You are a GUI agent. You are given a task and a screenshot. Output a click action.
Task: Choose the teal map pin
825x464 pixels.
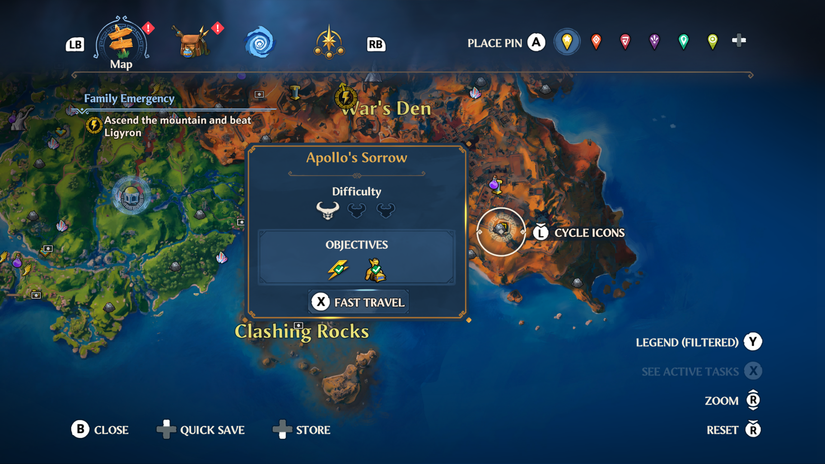click(683, 42)
